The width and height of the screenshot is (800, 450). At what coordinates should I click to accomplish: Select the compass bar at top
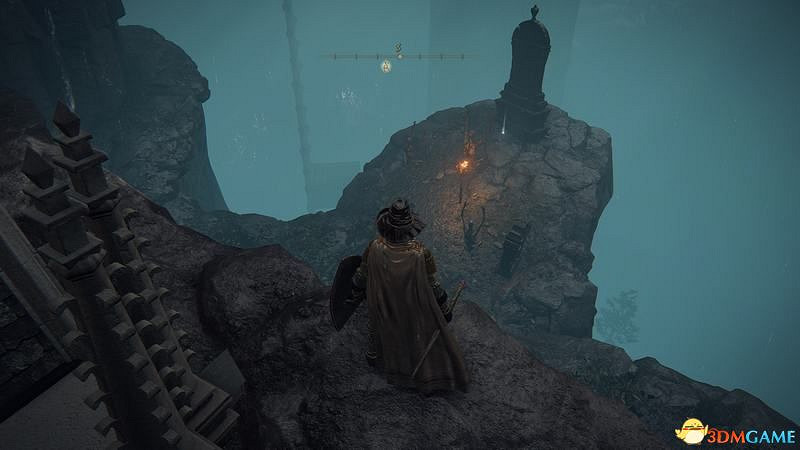(x=400, y=56)
